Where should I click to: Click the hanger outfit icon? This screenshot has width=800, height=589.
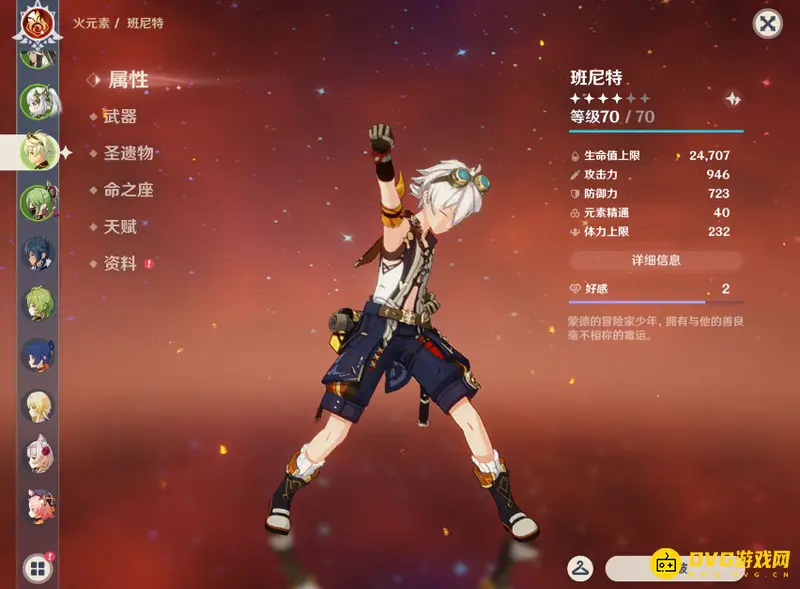tap(580, 568)
